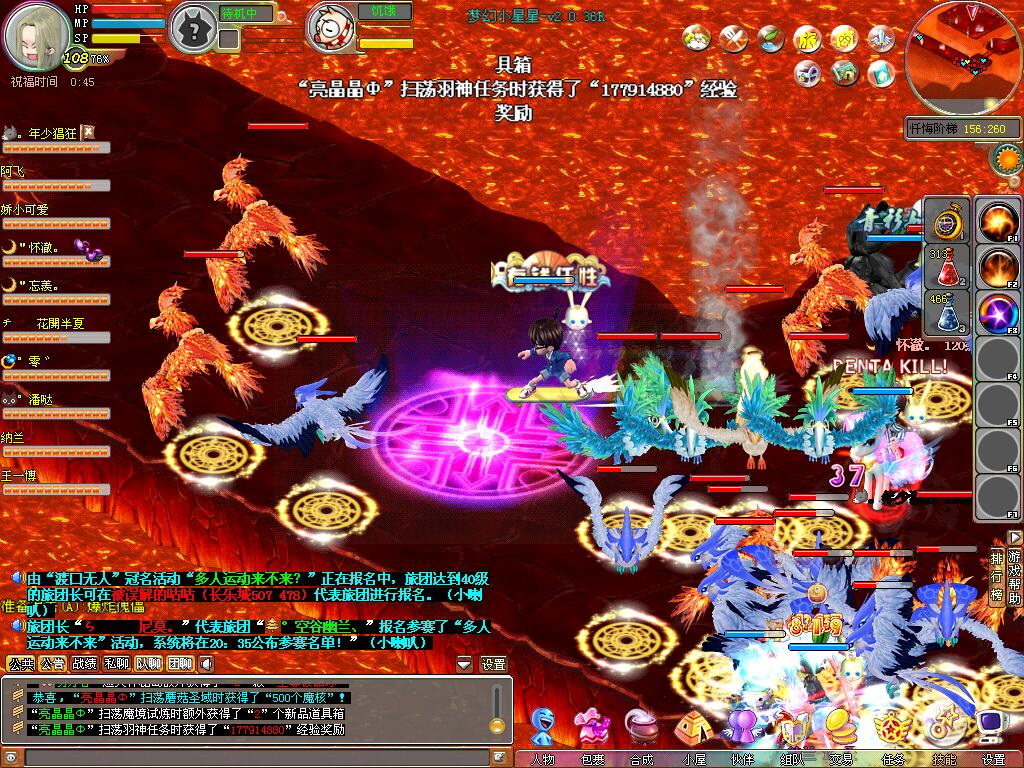Switch to the 战绩 chat tab
The width and height of the screenshot is (1024, 768).
tap(85, 663)
